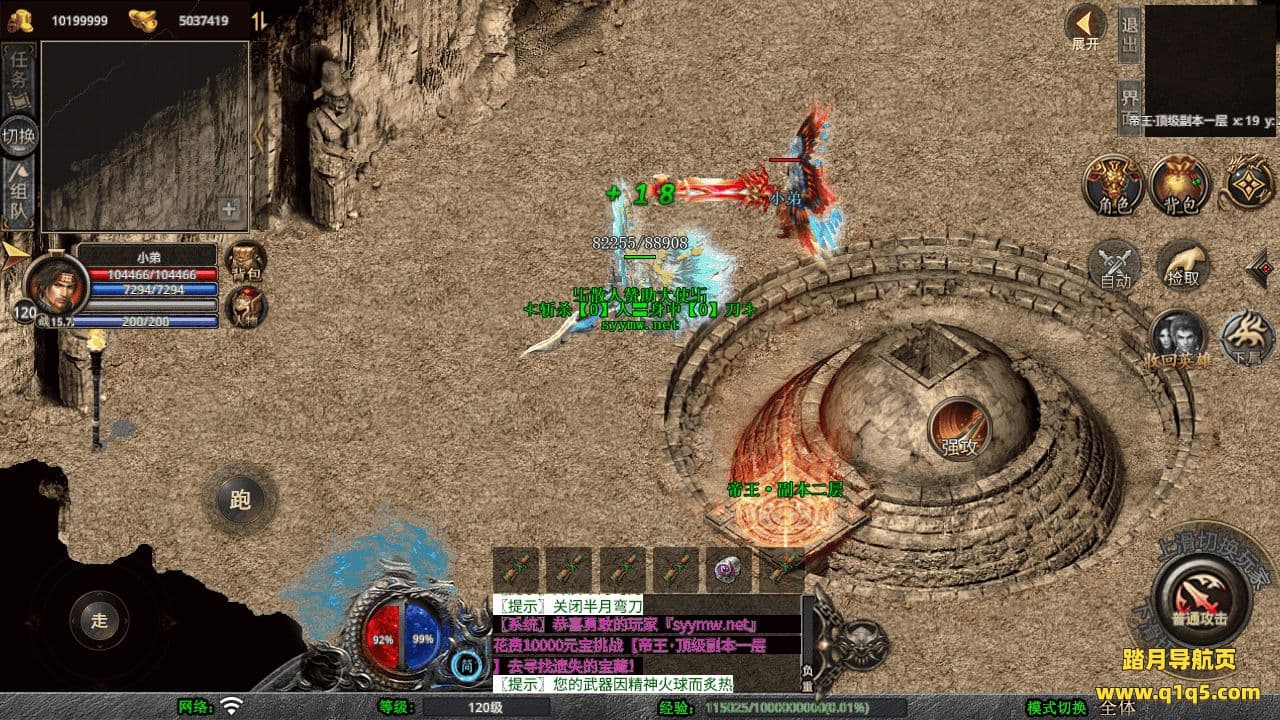Use the 强攻 skill icon

click(959, 428)
